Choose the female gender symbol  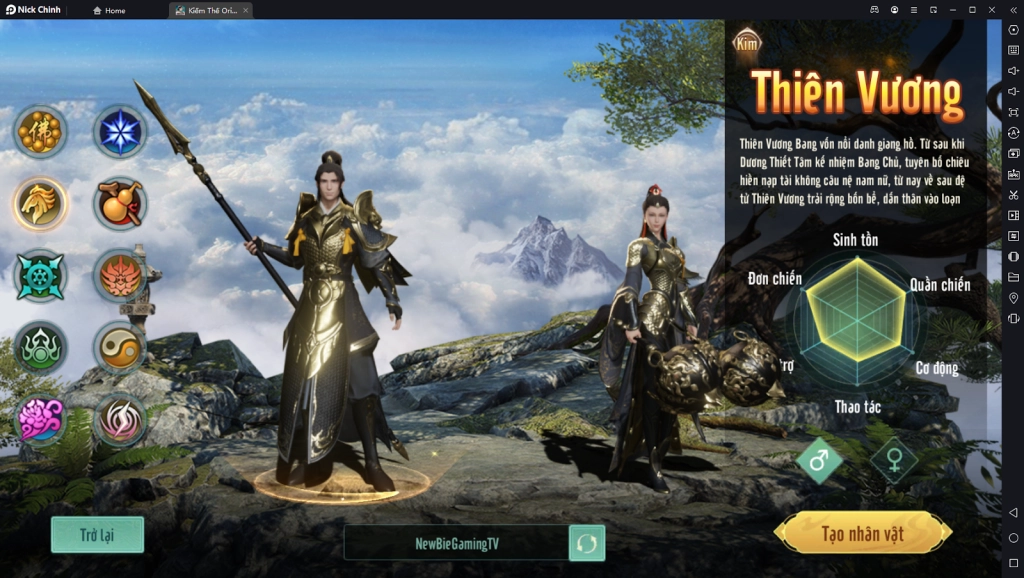tap(893, 461)
